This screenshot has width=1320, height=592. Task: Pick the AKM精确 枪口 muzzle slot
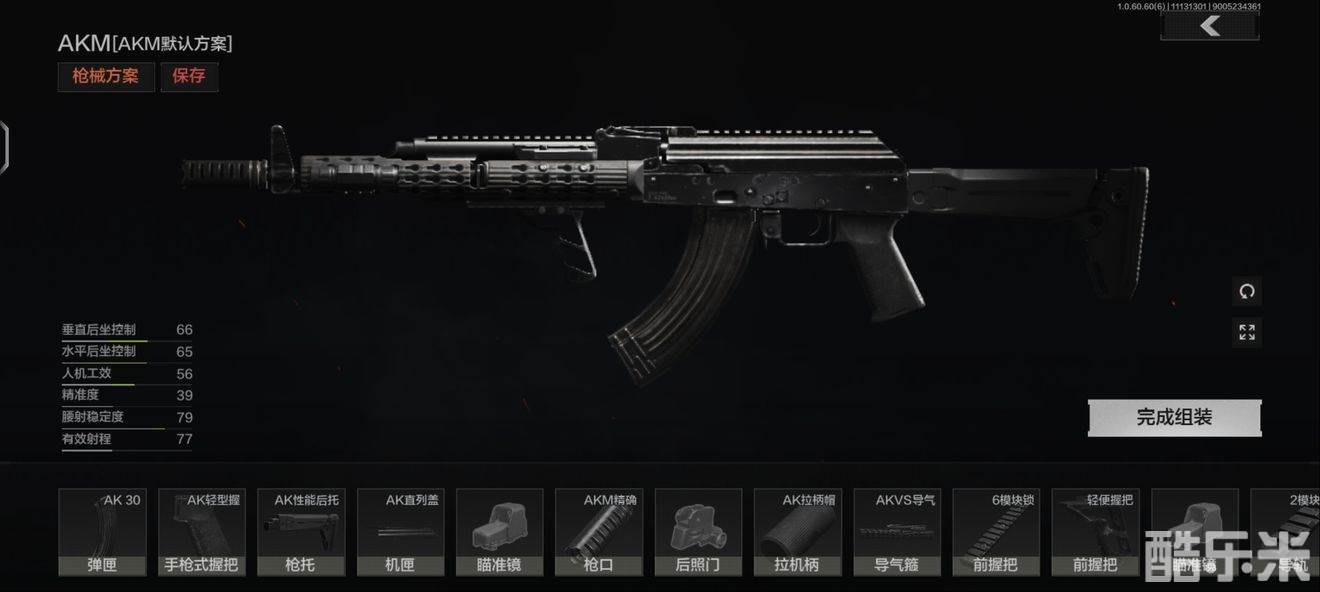point(598,532)
